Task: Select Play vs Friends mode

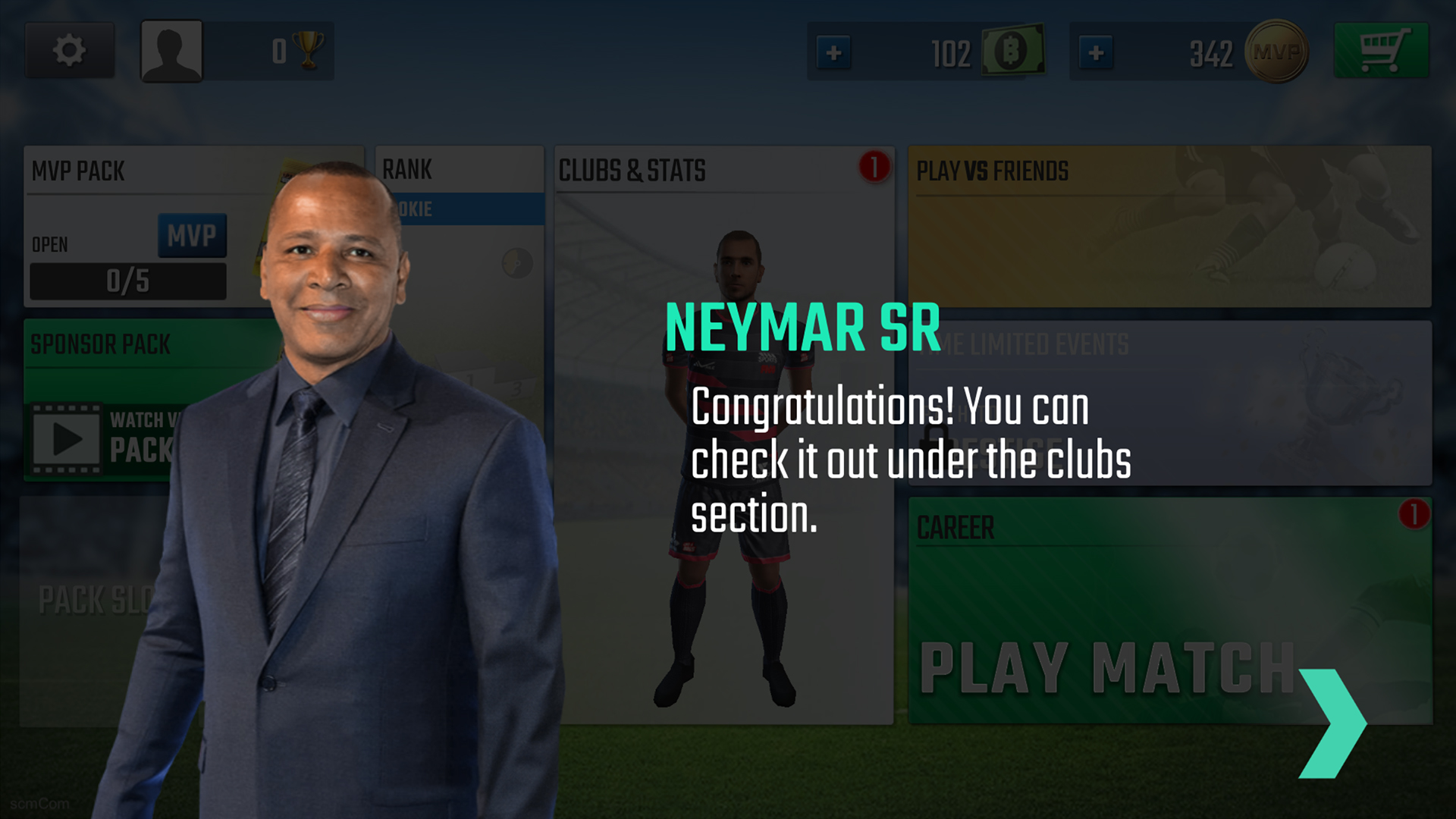Action: click(1169, 226)
